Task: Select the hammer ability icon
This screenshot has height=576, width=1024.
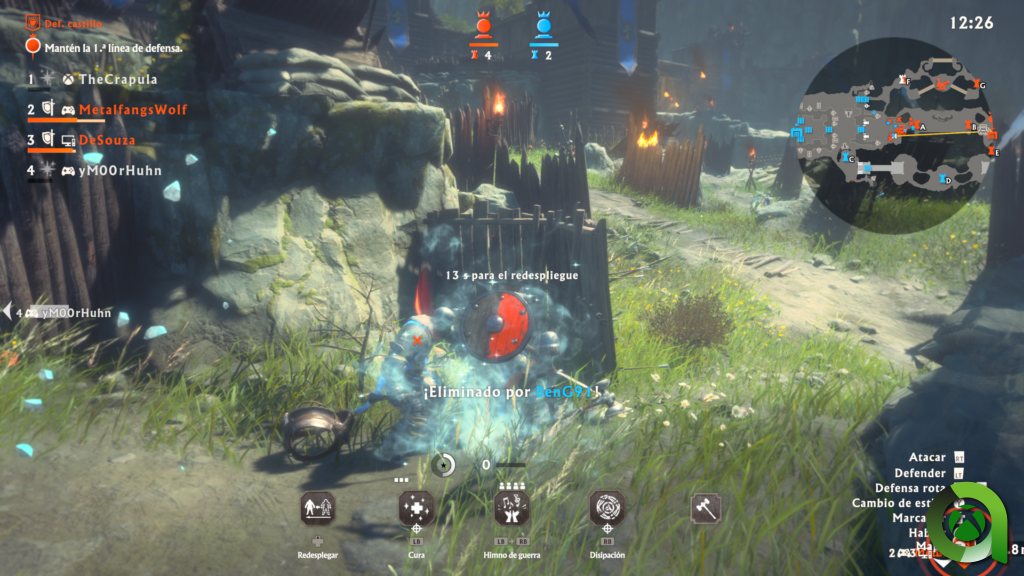Action: tap(706, 509)
